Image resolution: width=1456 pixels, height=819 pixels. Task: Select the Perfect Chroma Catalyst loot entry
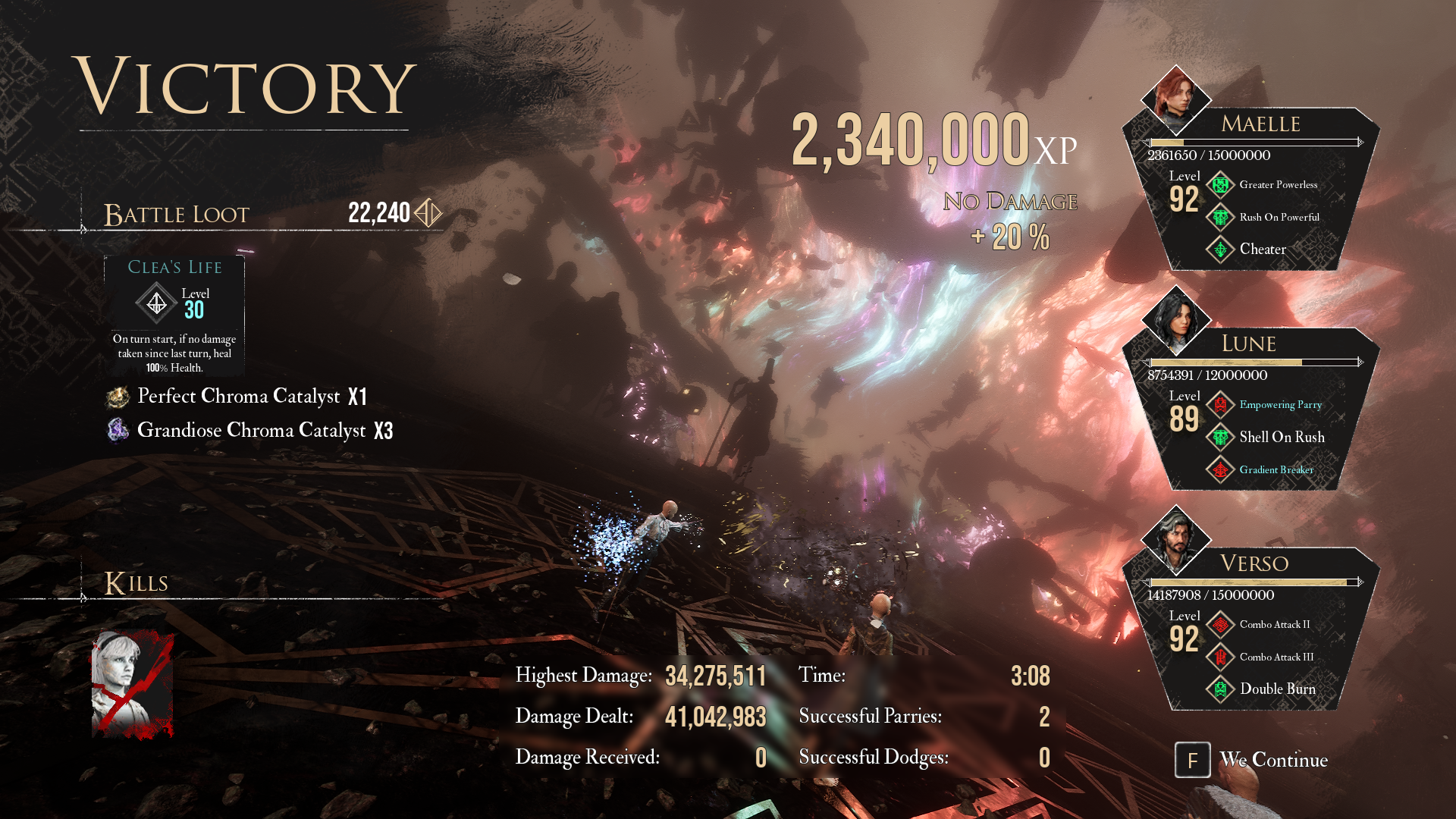point(239,396)
